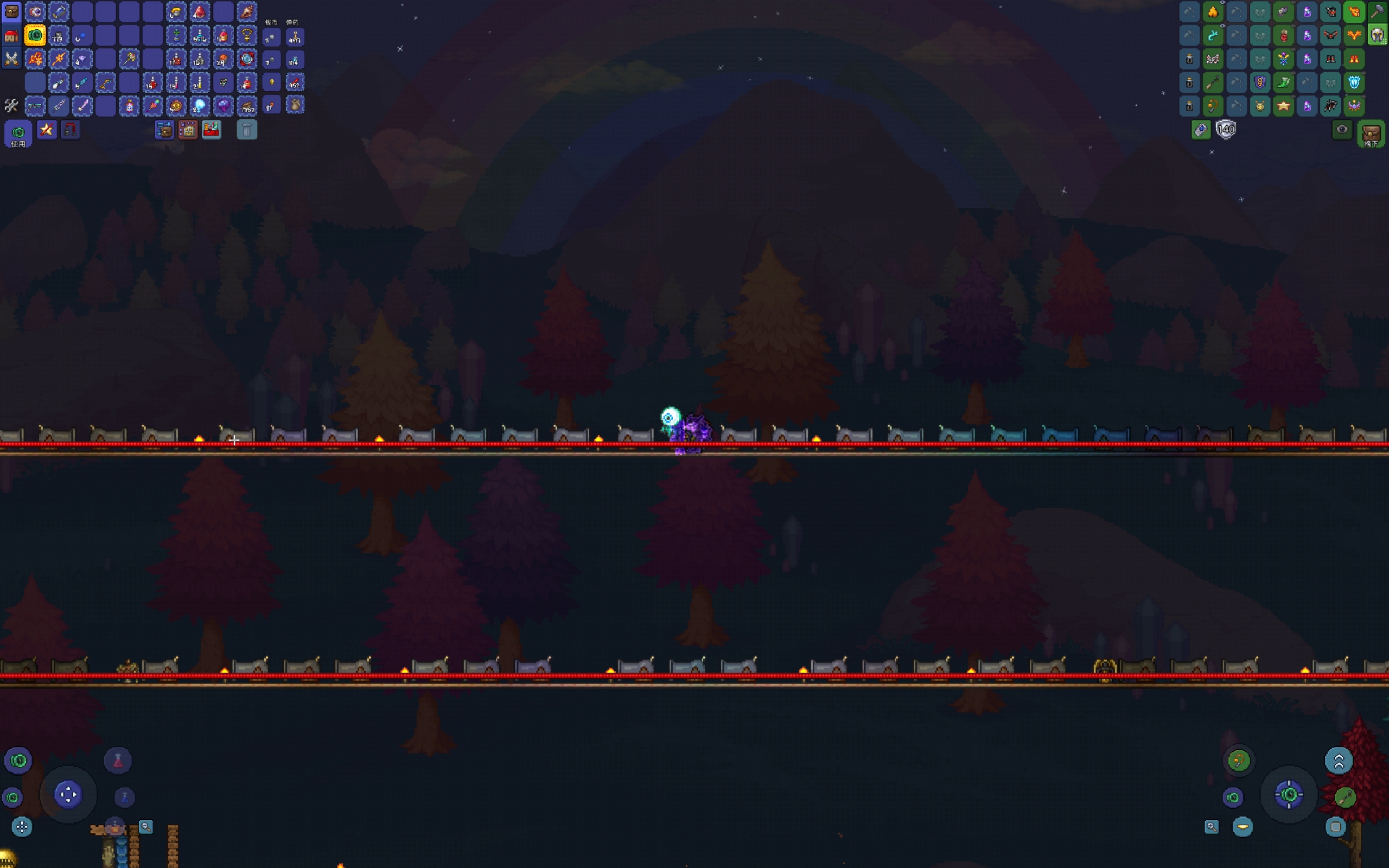Switch to the crossed swords tab
Screen dimensions: 1389x868
point(11,59)
